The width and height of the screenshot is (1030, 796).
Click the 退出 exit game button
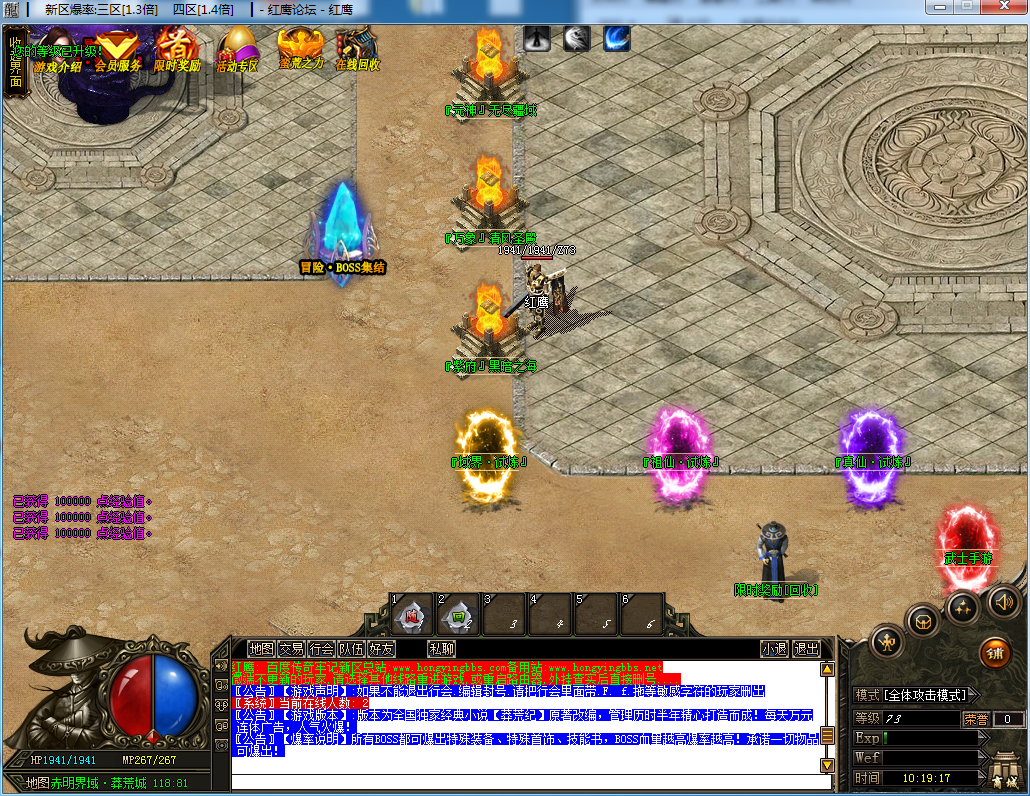pyautogui.click(x=806, y=649)
